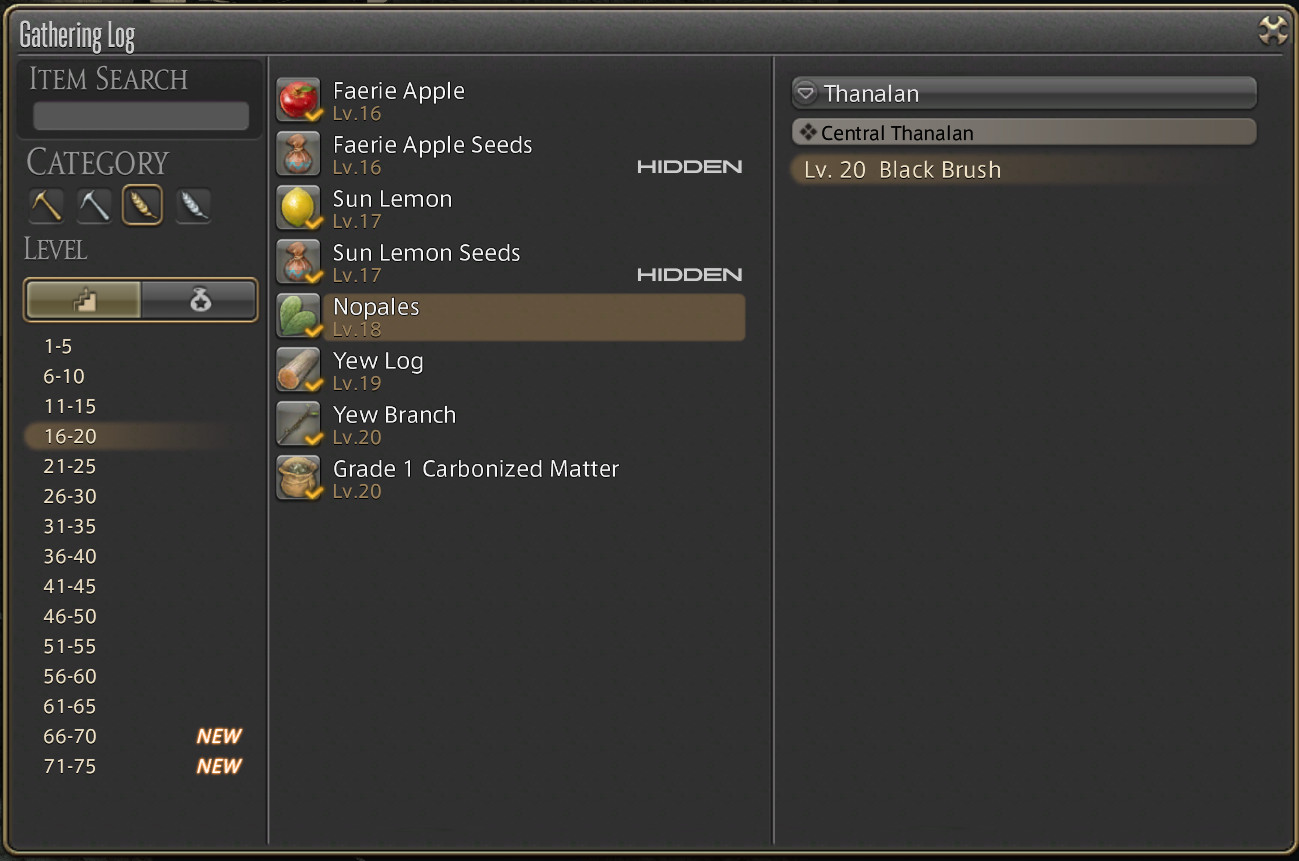The width and height of the screenshot is (1299, 861).
Task: Click the Item Search text field
Action: [141, 116]
